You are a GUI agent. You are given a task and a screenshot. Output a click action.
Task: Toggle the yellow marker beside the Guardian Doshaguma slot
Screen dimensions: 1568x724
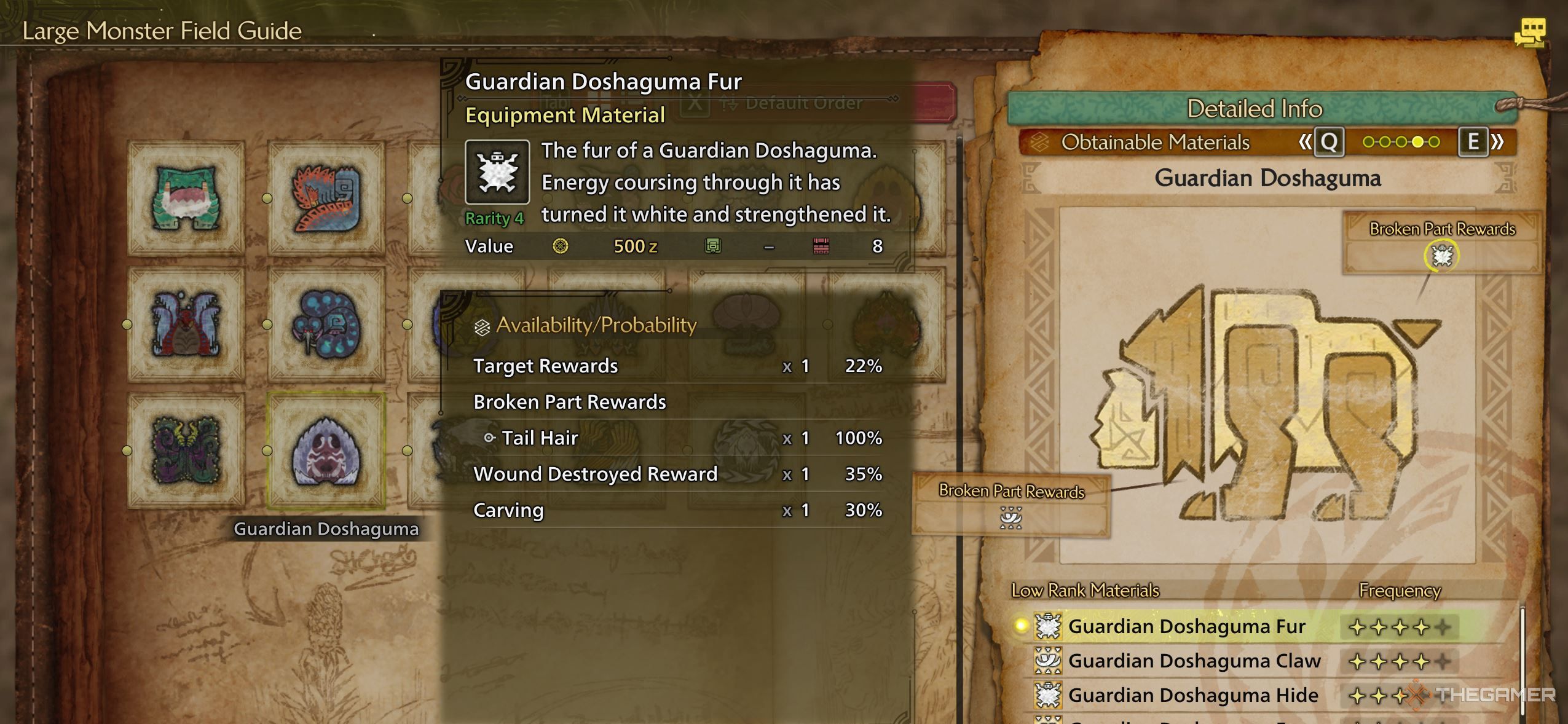pyautogui.click(x=266, y=449)
